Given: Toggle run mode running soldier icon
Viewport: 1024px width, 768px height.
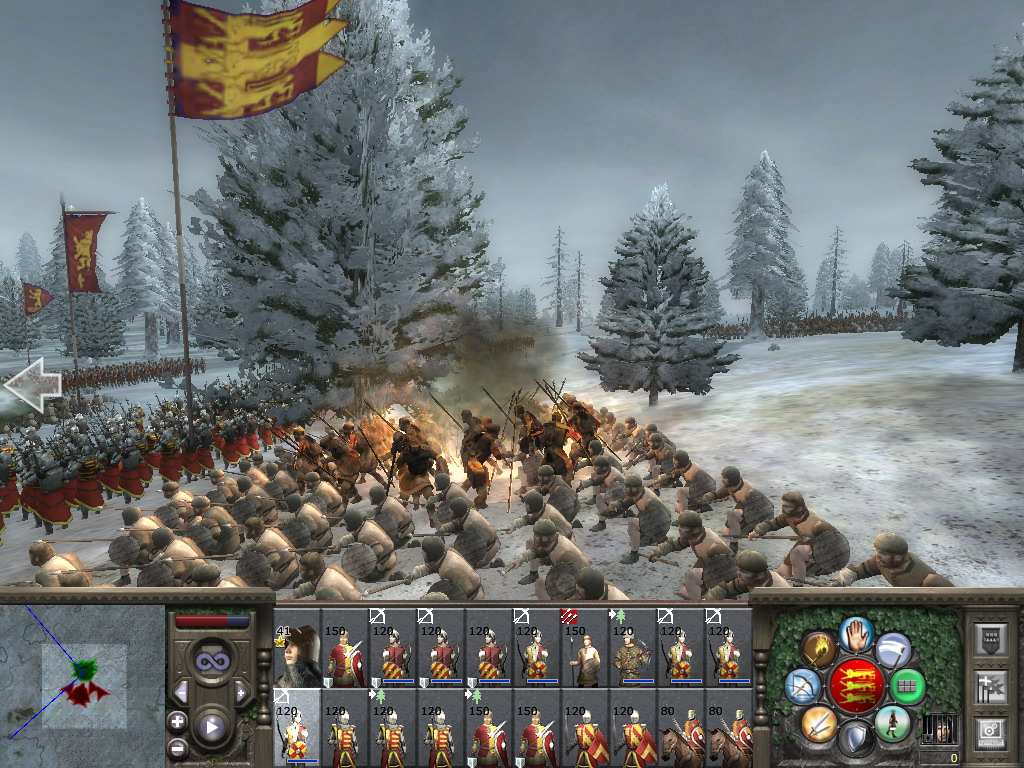Looking at the screenshot, I should point(892,723).
